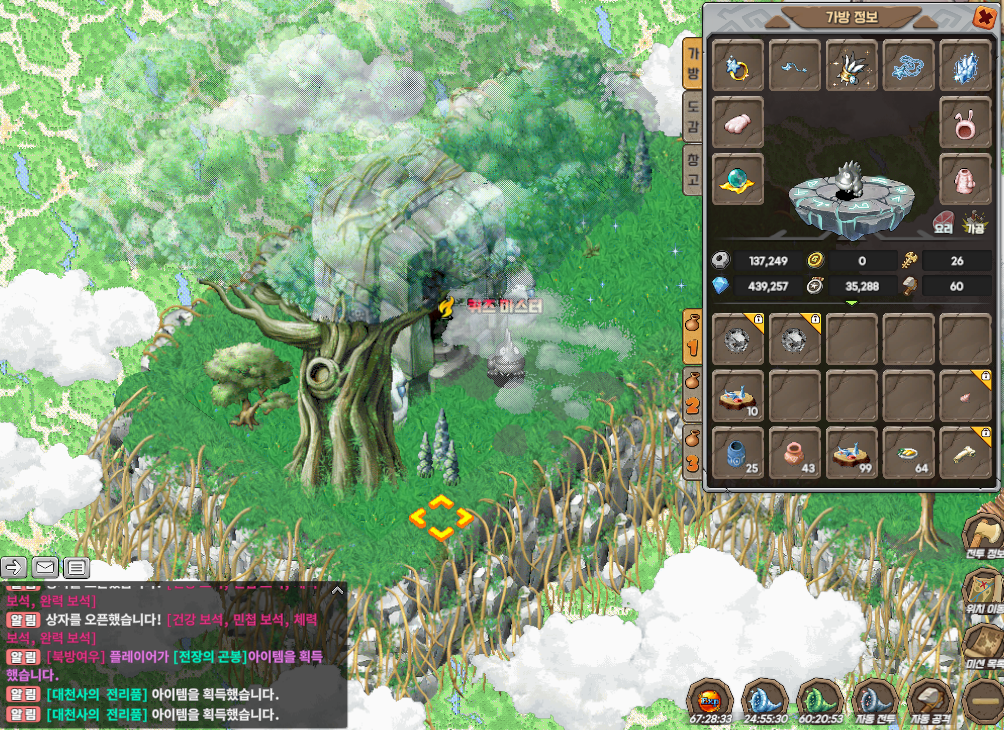
Task: Switch to bag page 3
Action: point(691,453)
